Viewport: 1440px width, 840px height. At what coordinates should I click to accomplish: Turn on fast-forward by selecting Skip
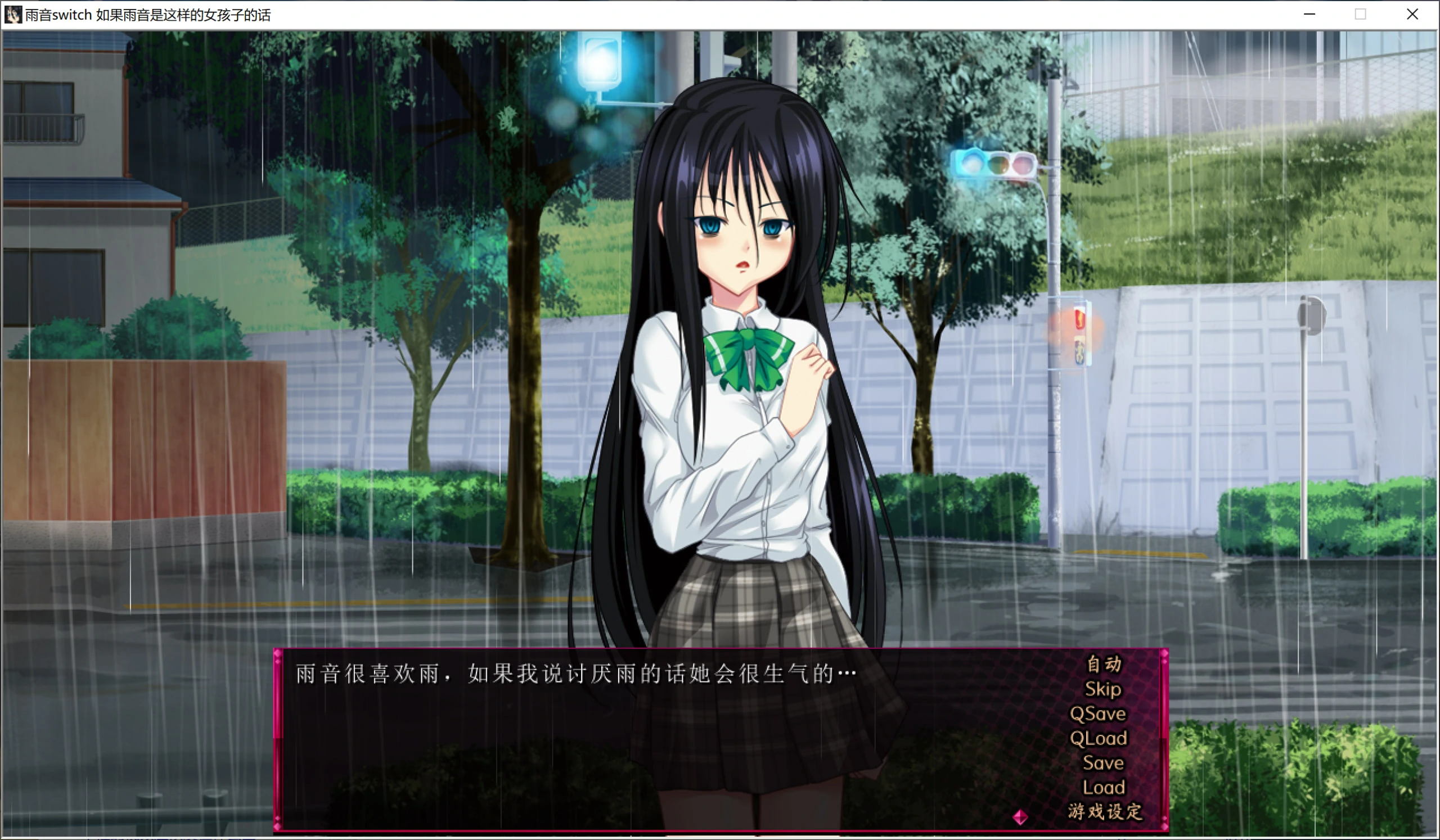1104,690
